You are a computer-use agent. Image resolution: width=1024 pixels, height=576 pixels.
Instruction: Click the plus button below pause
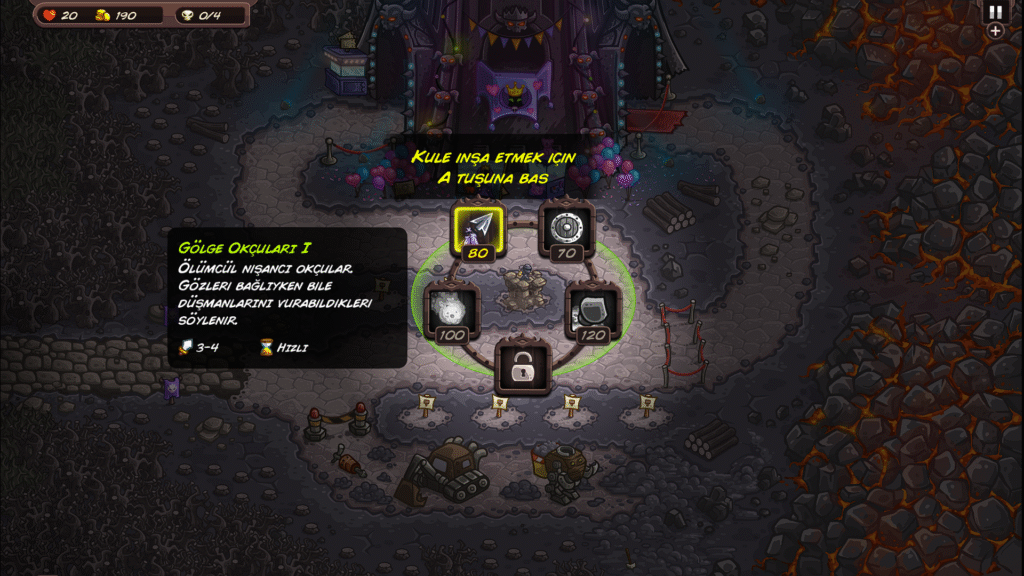995,31
